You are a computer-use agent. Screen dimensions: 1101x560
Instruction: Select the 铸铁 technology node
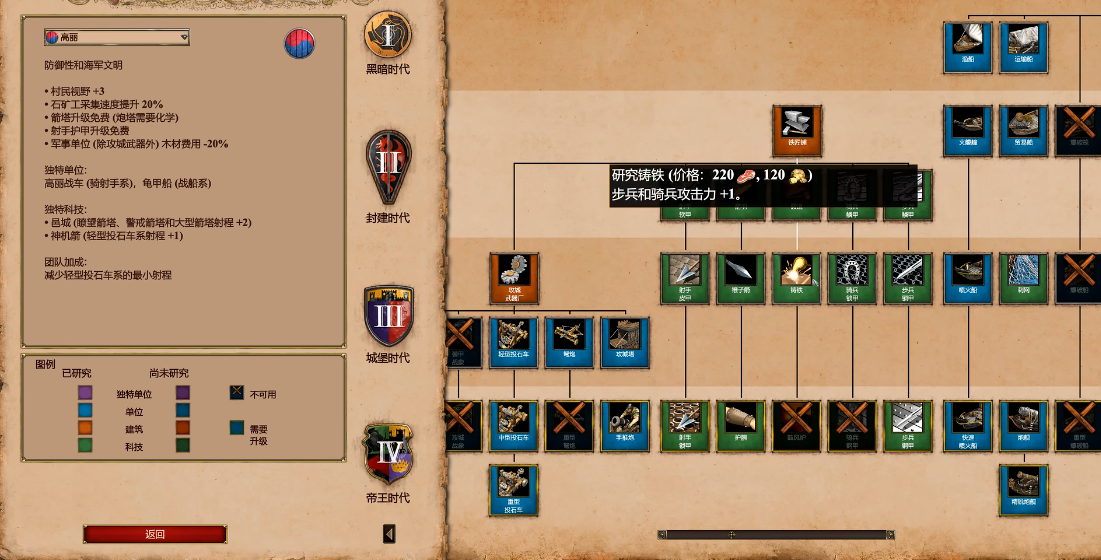[x=796, y=277]
